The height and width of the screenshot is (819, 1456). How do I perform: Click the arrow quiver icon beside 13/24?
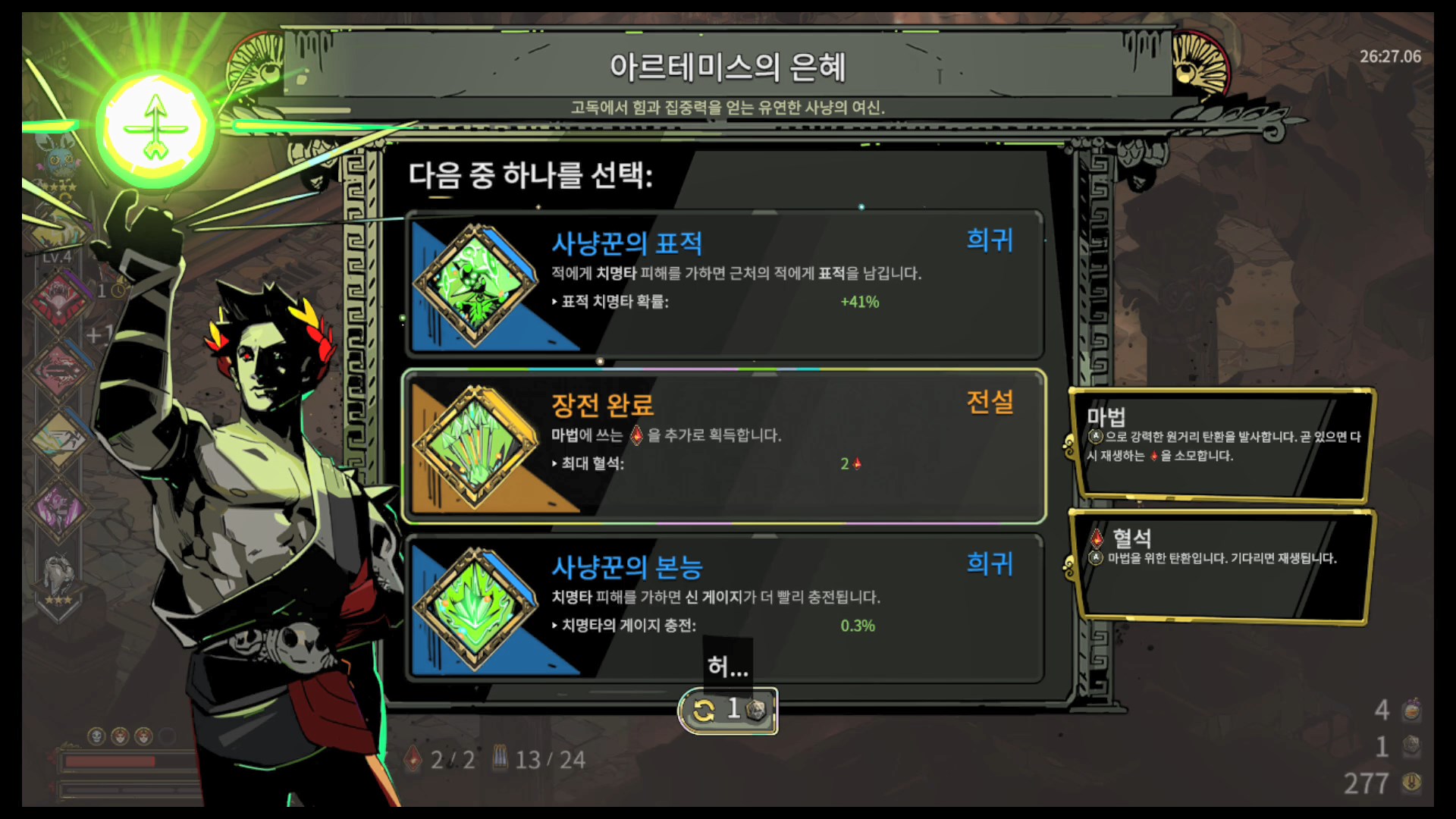500,758
